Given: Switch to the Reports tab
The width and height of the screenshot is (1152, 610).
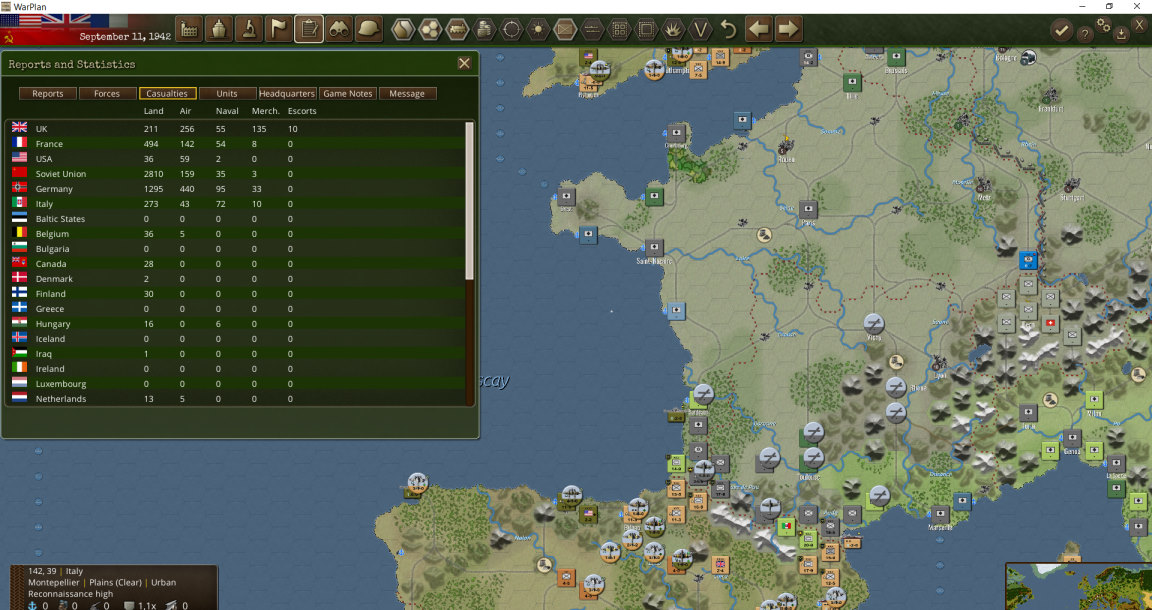Looking at the screenshot, I should click(48, 94).
